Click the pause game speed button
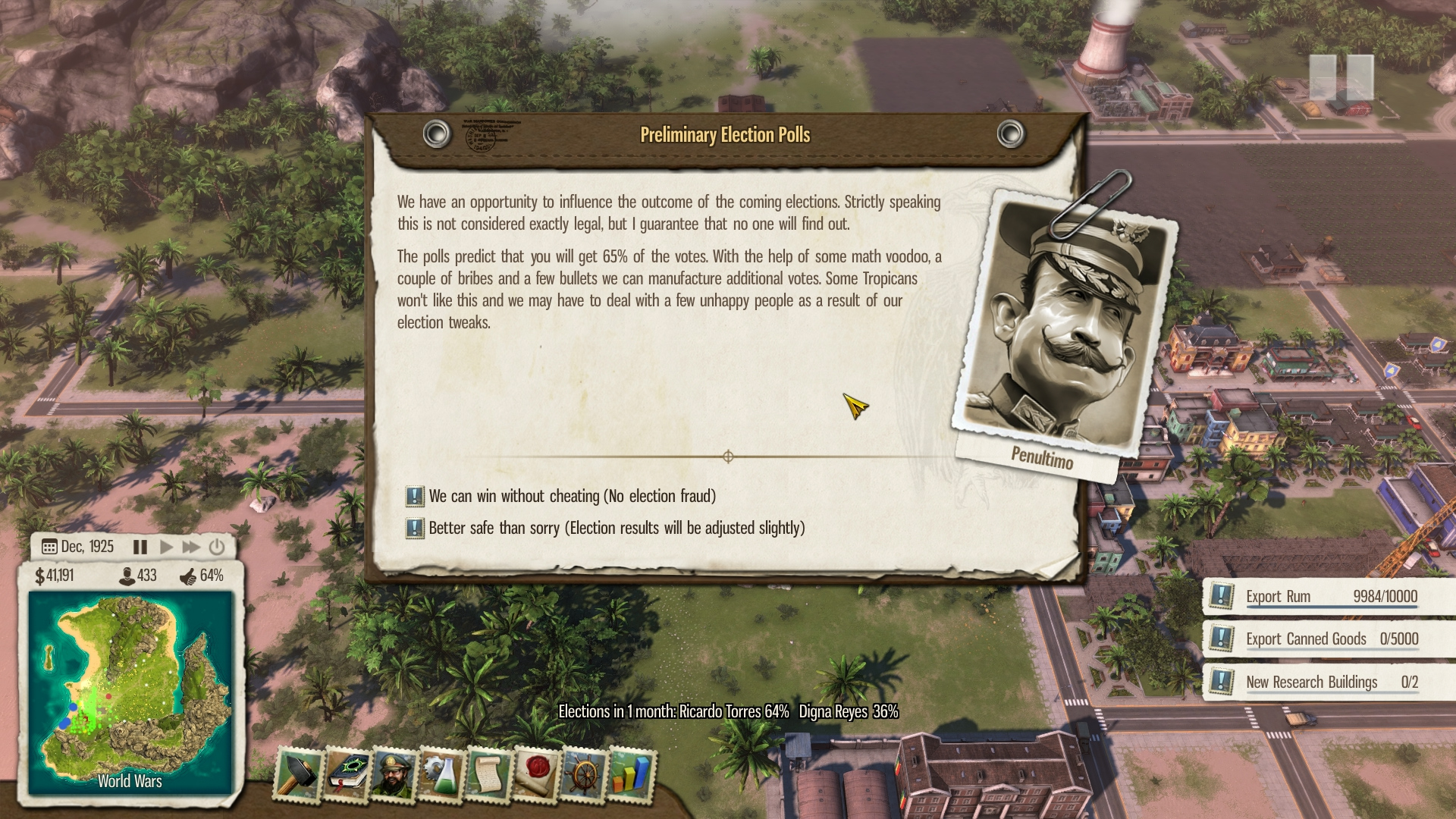This screenshot has width=1456, height=819. [140, 547]
